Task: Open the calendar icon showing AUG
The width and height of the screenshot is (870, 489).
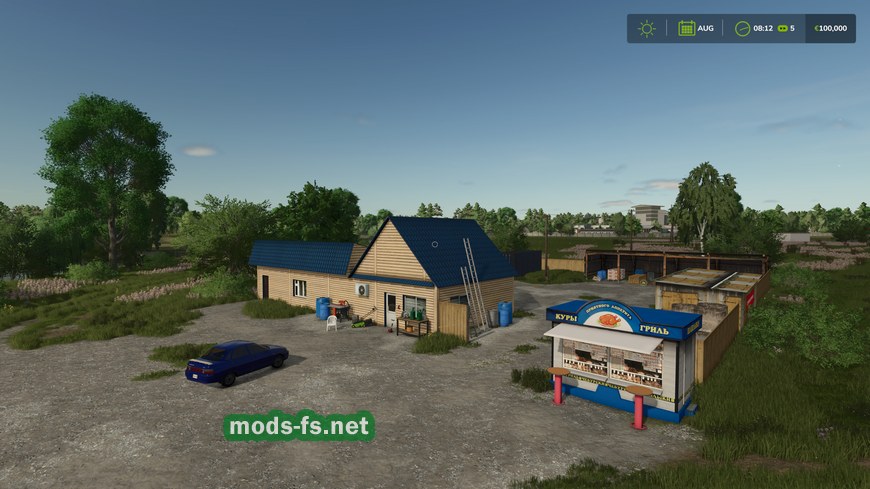Action: [687, 28]
